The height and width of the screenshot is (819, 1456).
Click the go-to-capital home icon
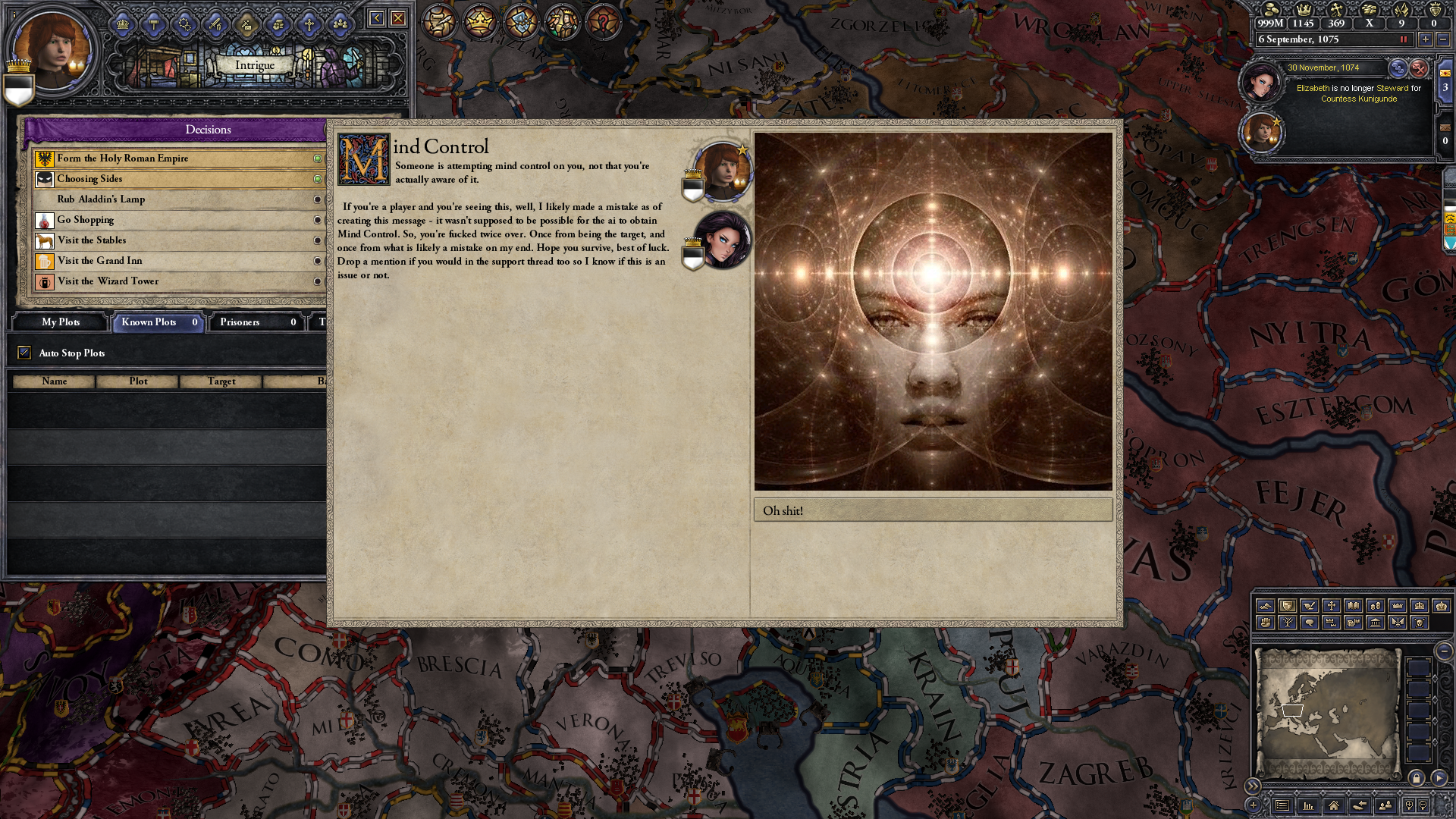[1334, 806]
